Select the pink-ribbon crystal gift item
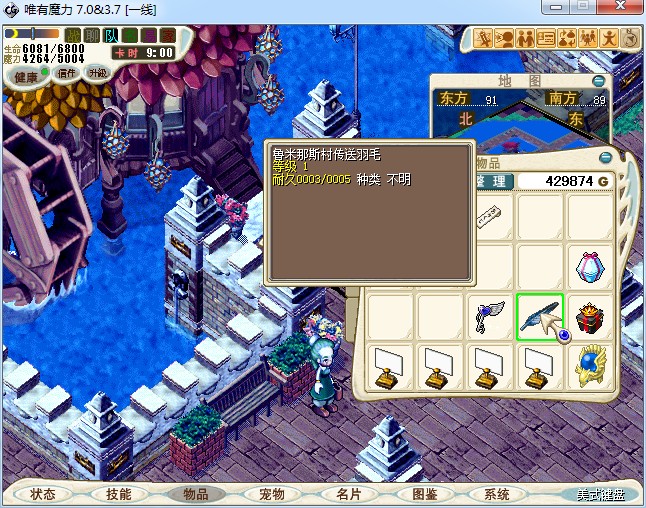 click(590, 267)
